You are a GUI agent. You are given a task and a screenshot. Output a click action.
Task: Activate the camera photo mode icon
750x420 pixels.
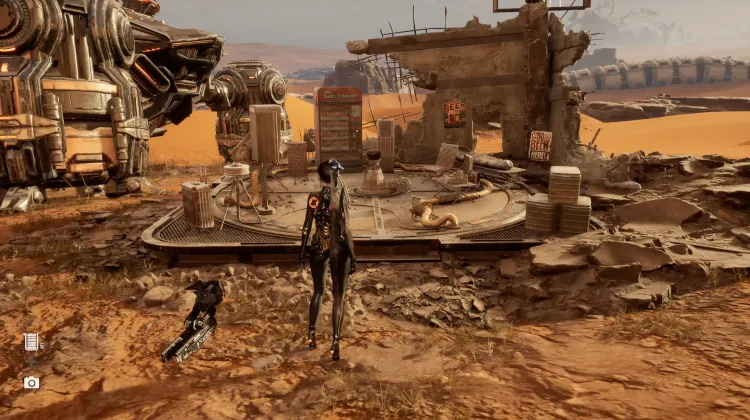(x=31, y=382)
